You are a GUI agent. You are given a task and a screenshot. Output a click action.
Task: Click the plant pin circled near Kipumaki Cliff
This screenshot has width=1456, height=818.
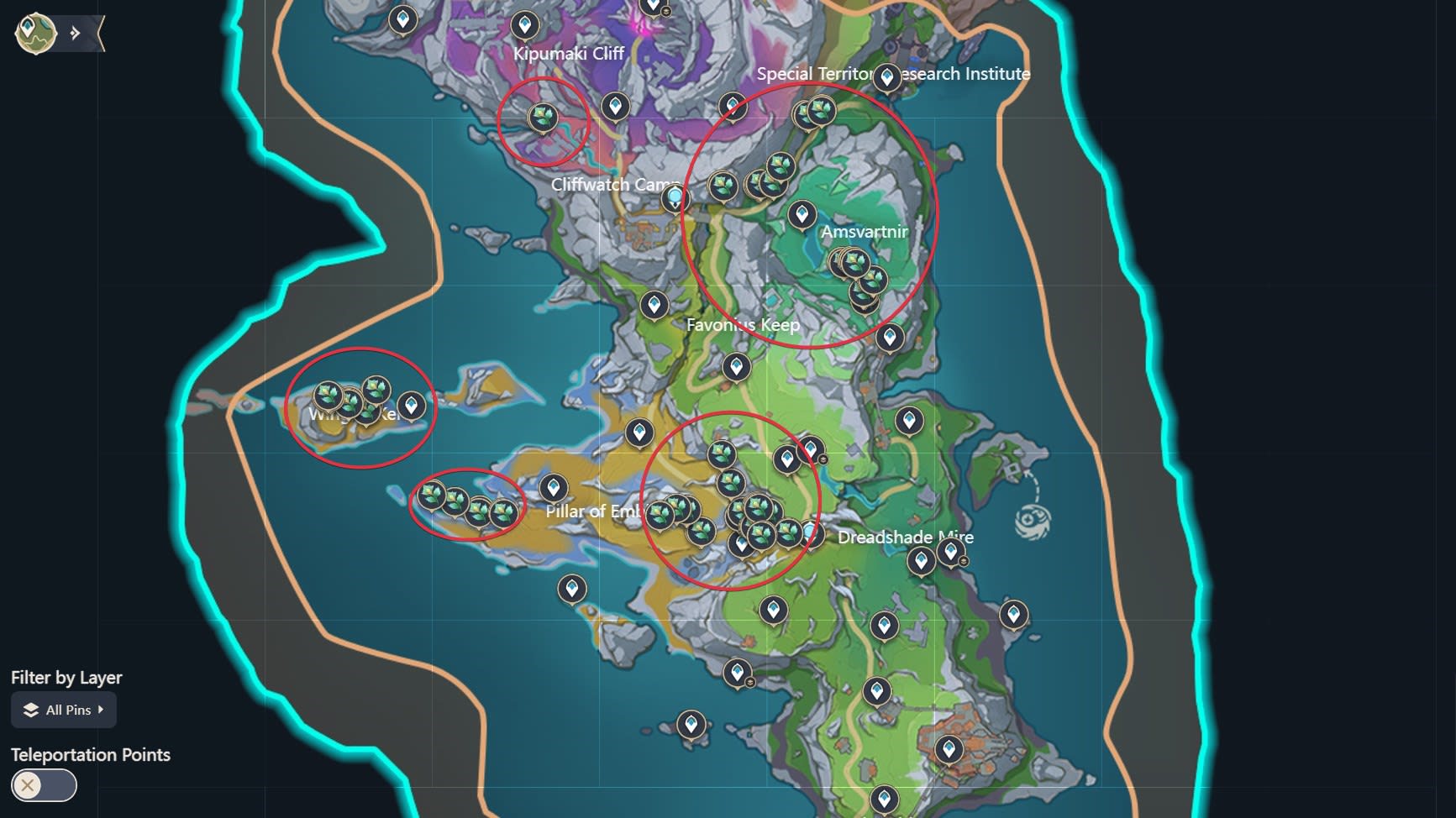coord(542,118)
